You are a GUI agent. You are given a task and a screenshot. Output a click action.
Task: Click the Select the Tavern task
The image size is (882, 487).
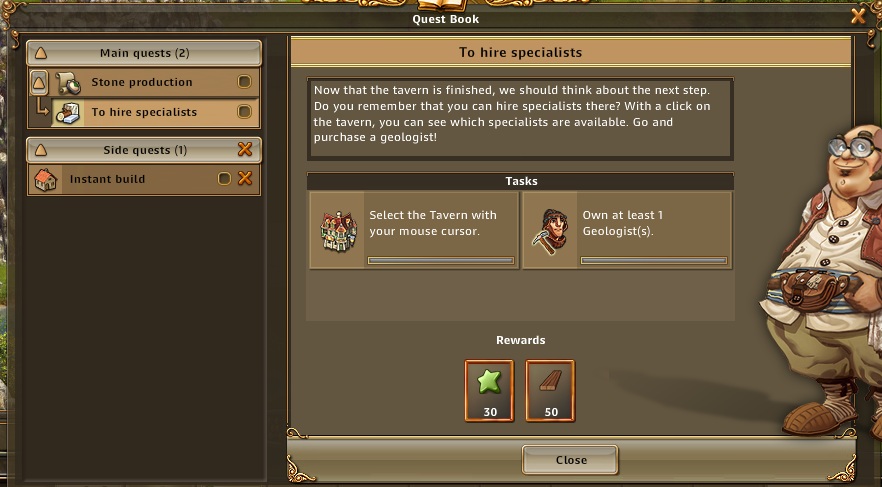[x=414, y=230]
